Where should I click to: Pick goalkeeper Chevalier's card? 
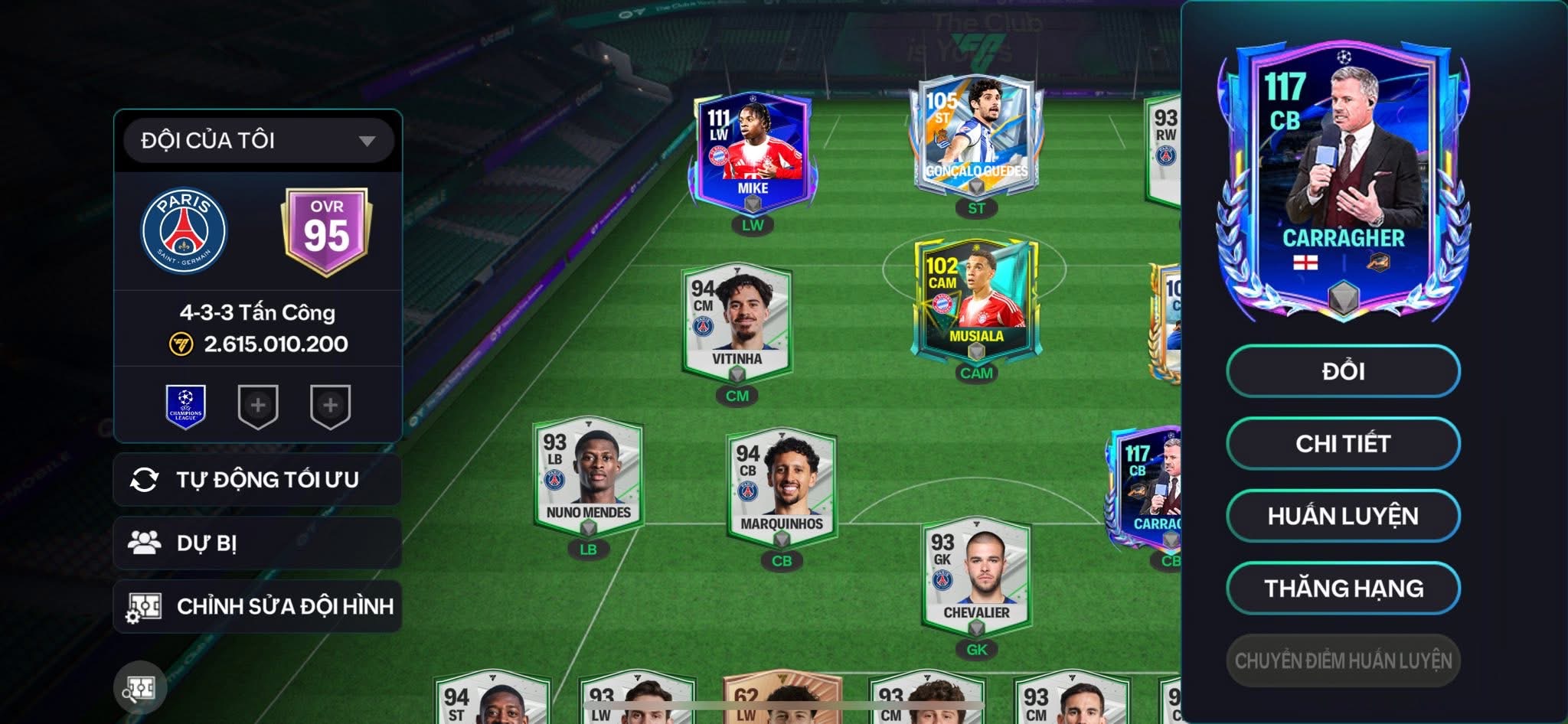coord(976,576)
